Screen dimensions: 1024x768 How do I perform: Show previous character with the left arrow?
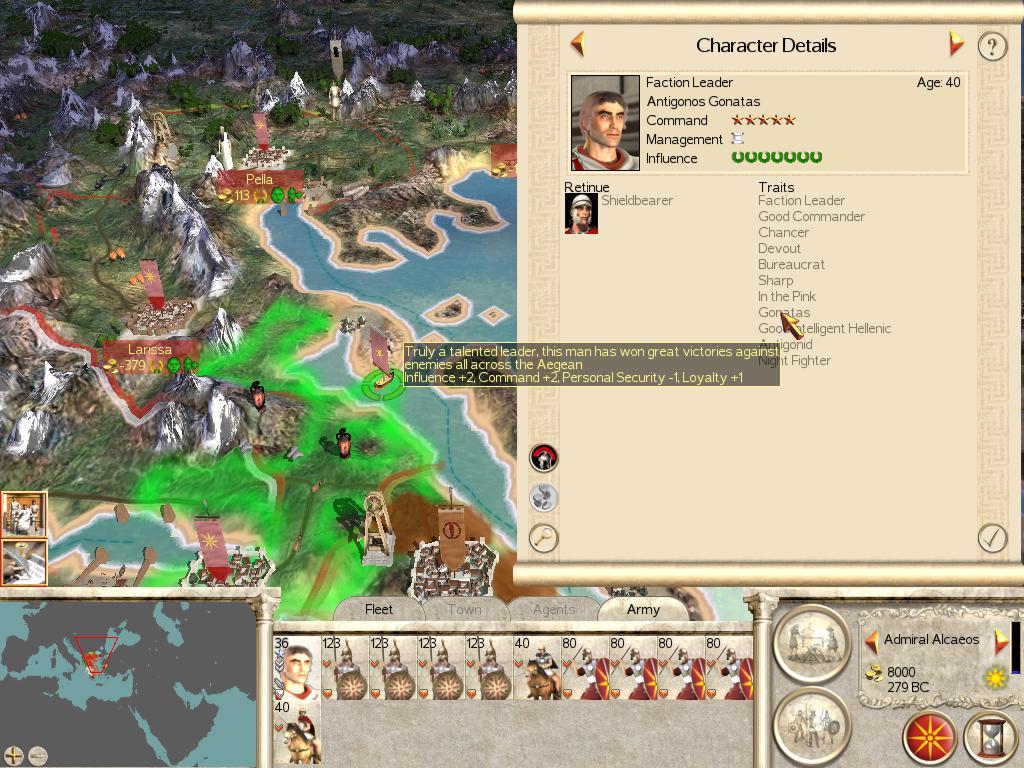click(577, 44)
